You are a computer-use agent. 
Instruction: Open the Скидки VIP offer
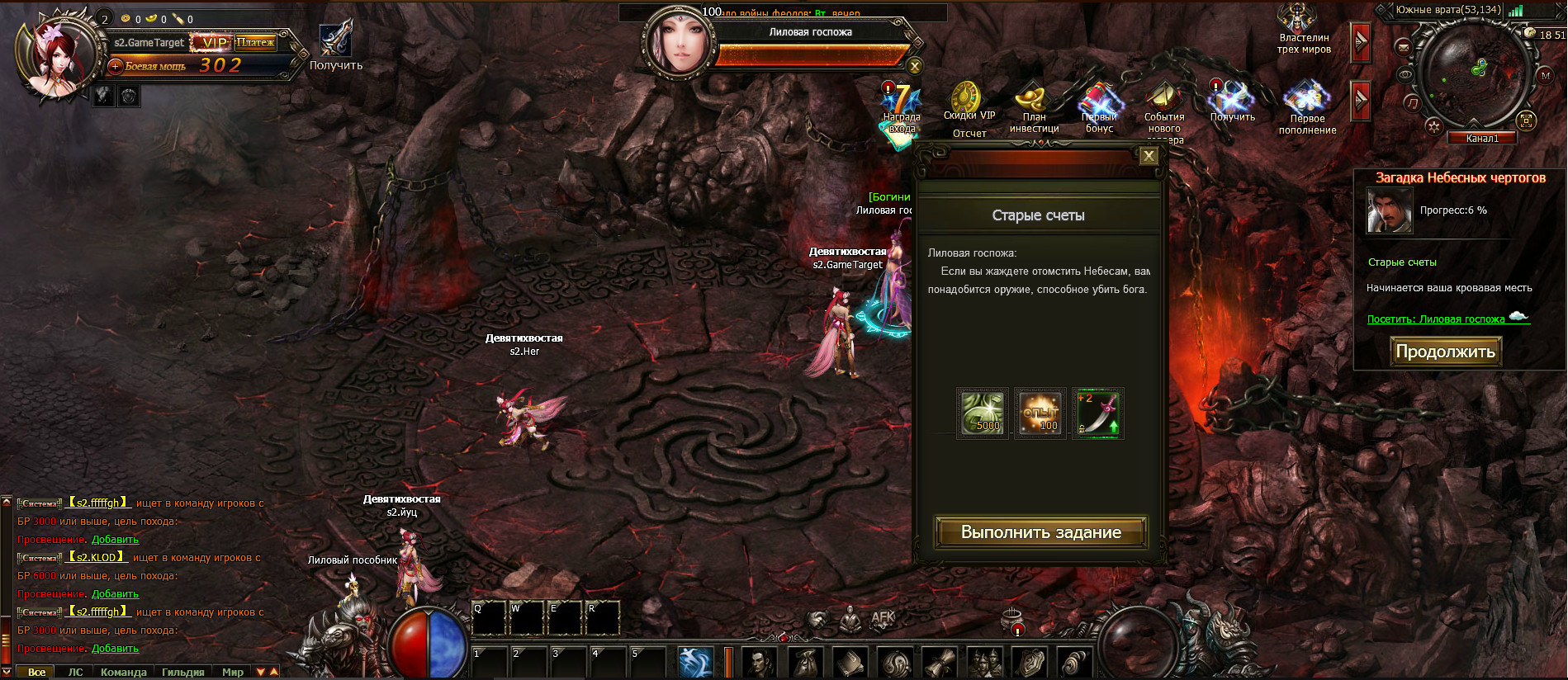point(967,98)
